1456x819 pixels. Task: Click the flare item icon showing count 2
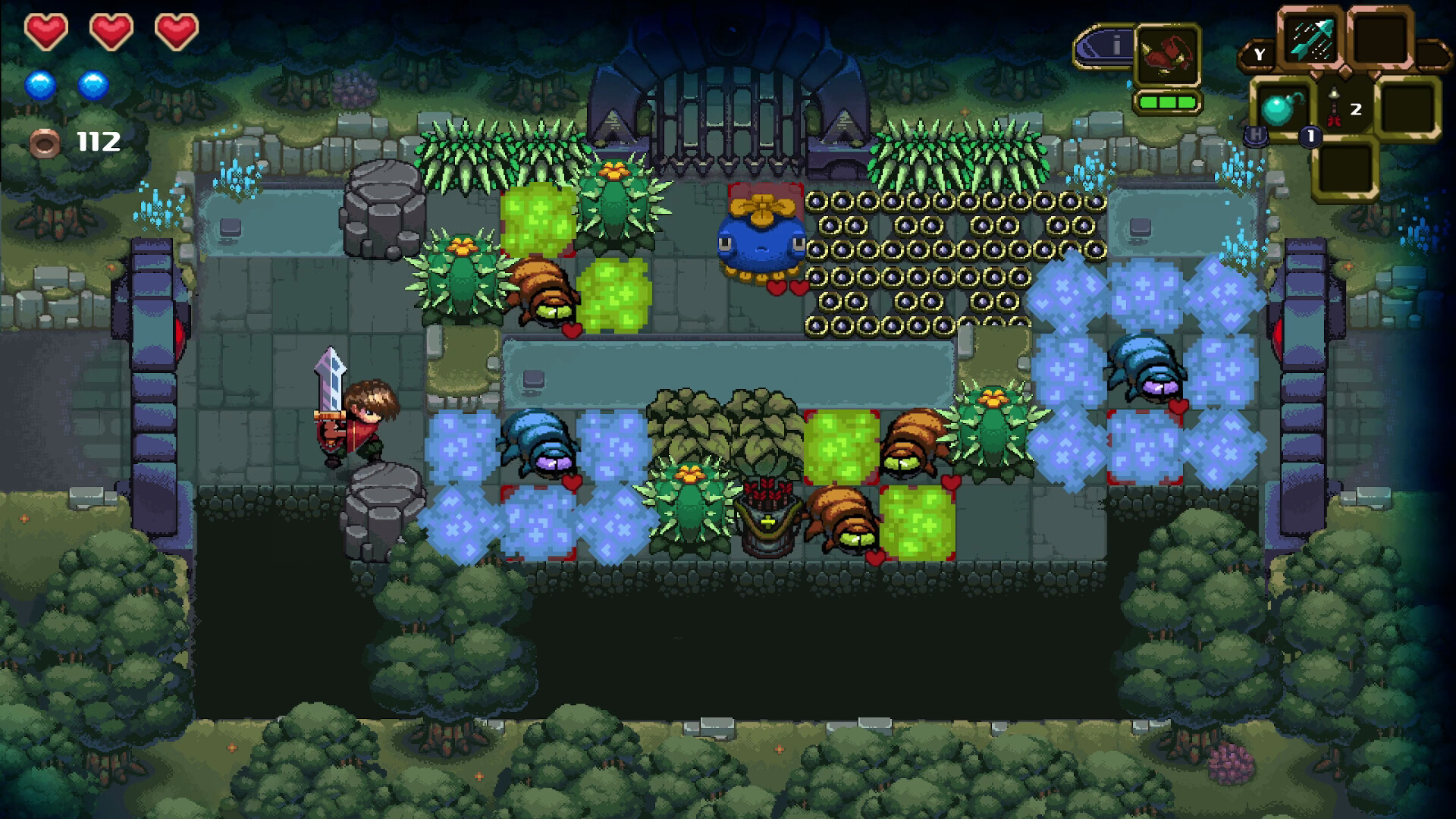click(x=1334, y=107)
